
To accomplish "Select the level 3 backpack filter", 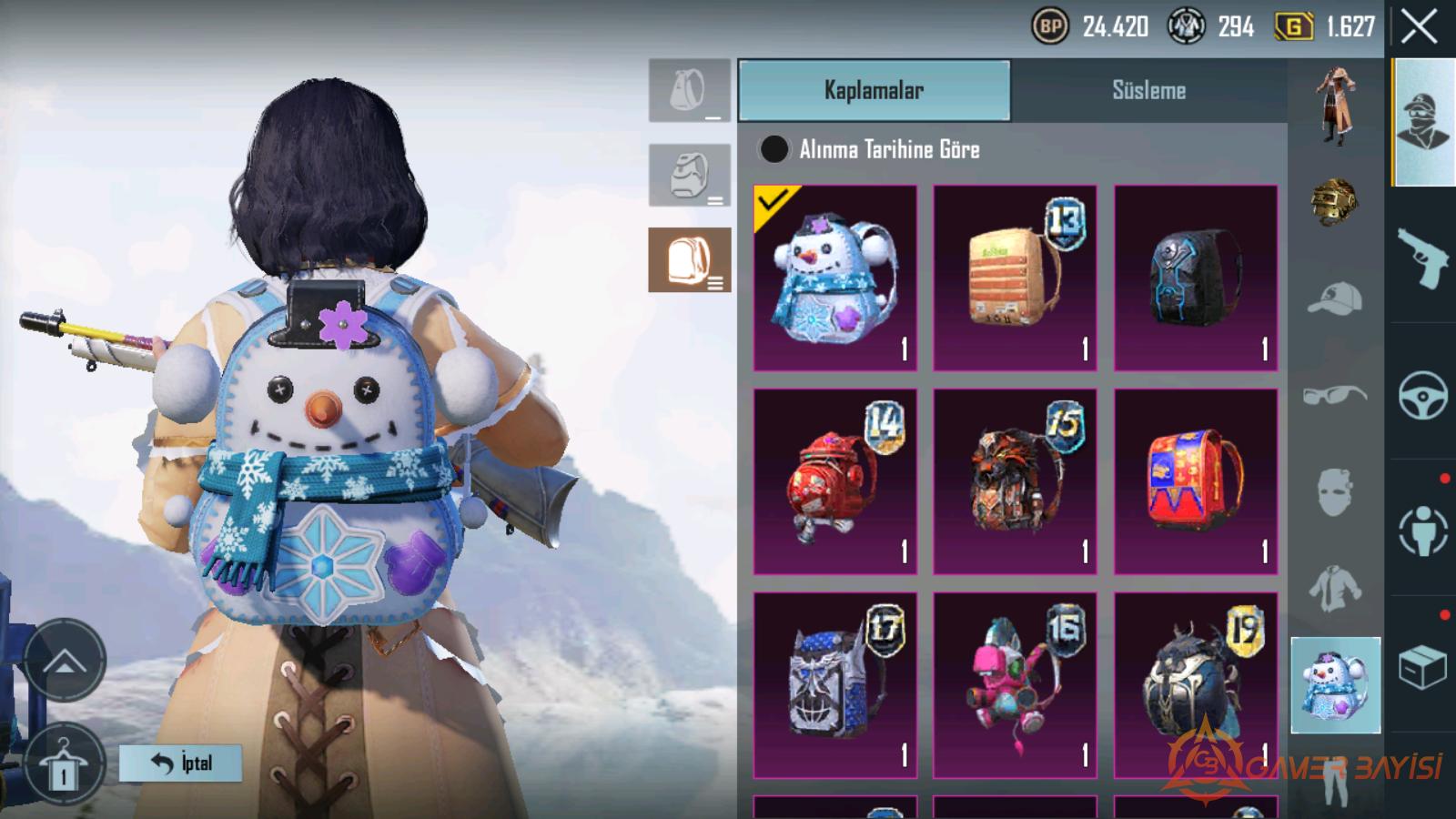I will pos(690,260).
